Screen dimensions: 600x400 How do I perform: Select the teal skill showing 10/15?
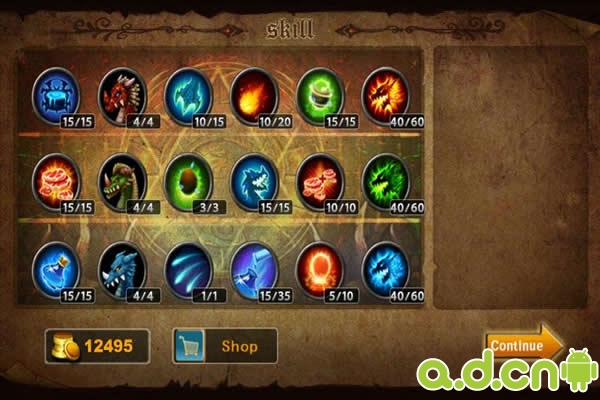[188, 93]
